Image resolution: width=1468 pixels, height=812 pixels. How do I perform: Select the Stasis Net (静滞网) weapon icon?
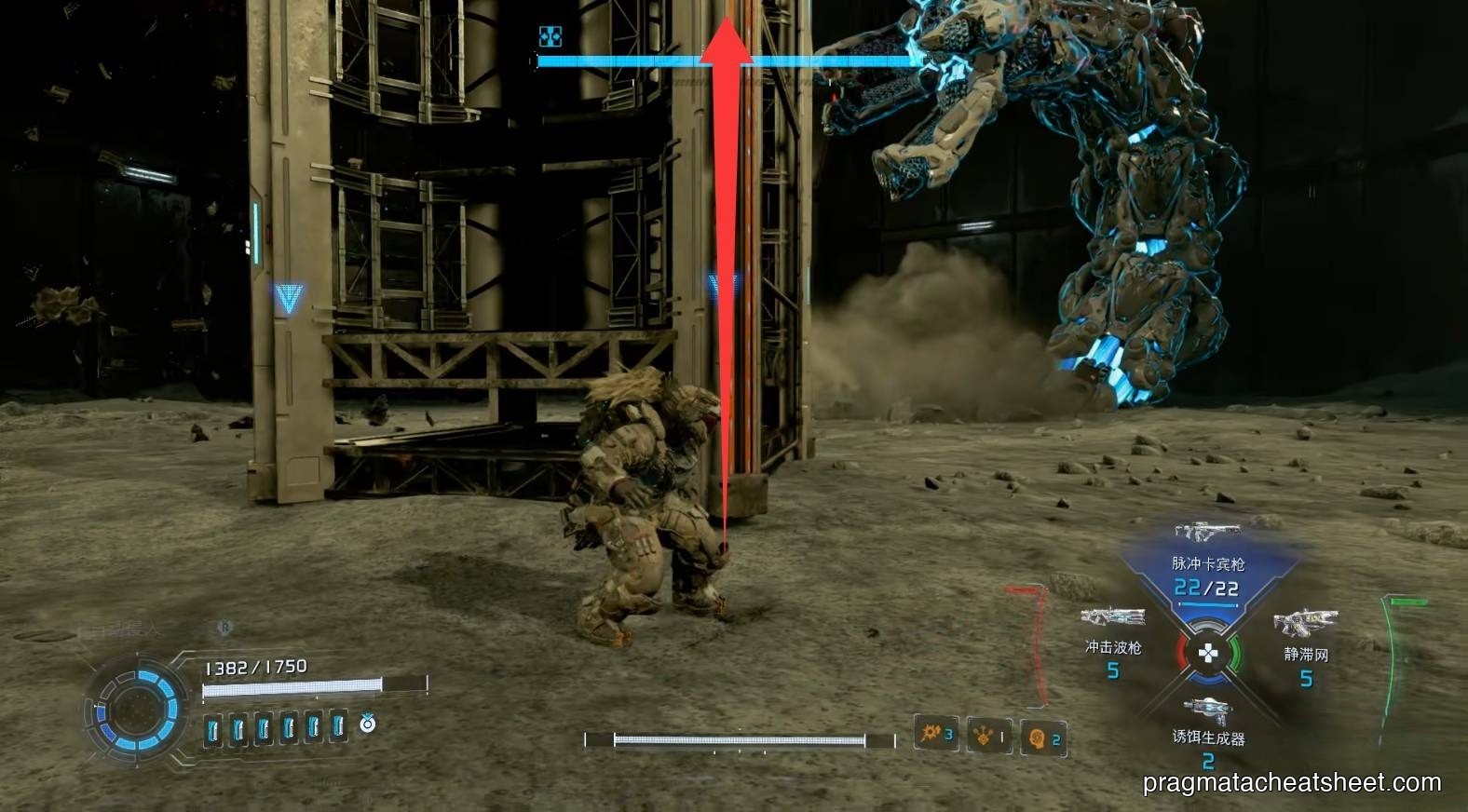pos(1306,622)
